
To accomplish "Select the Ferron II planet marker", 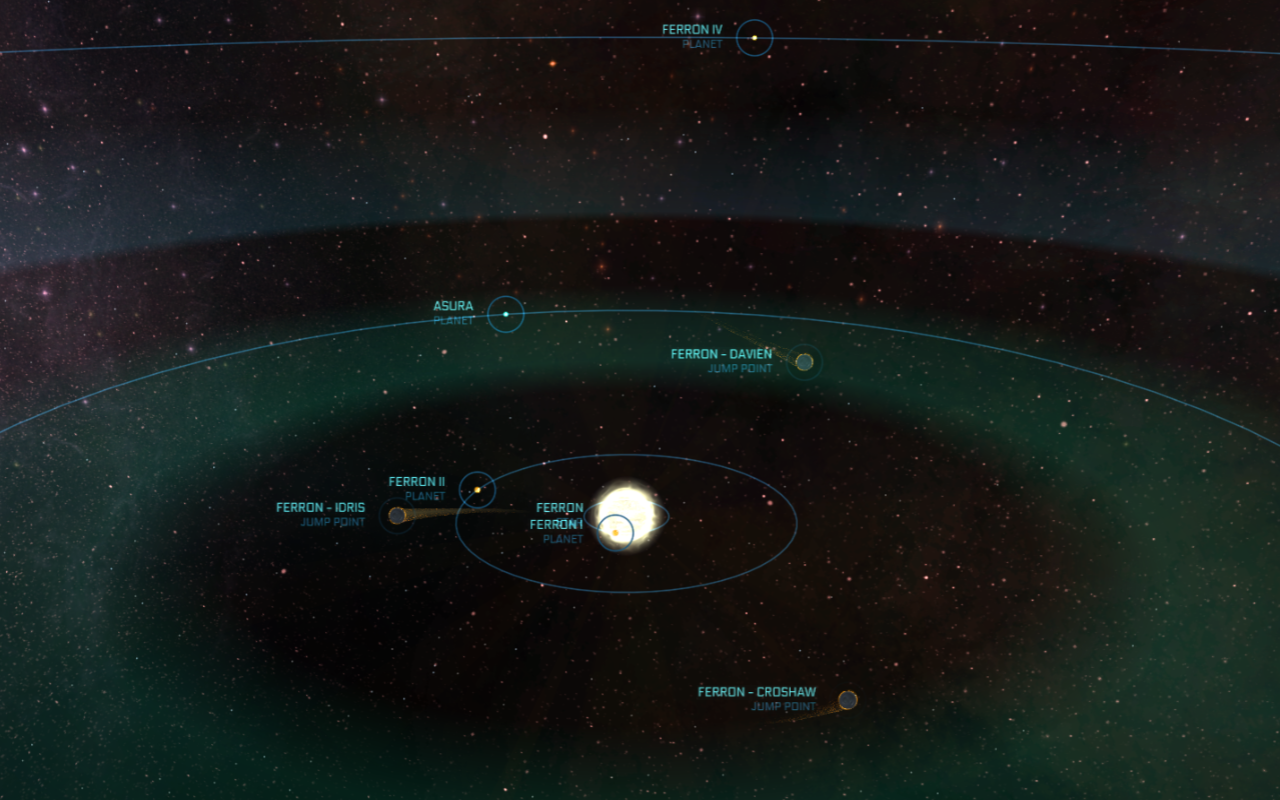I will coord(479,489).
